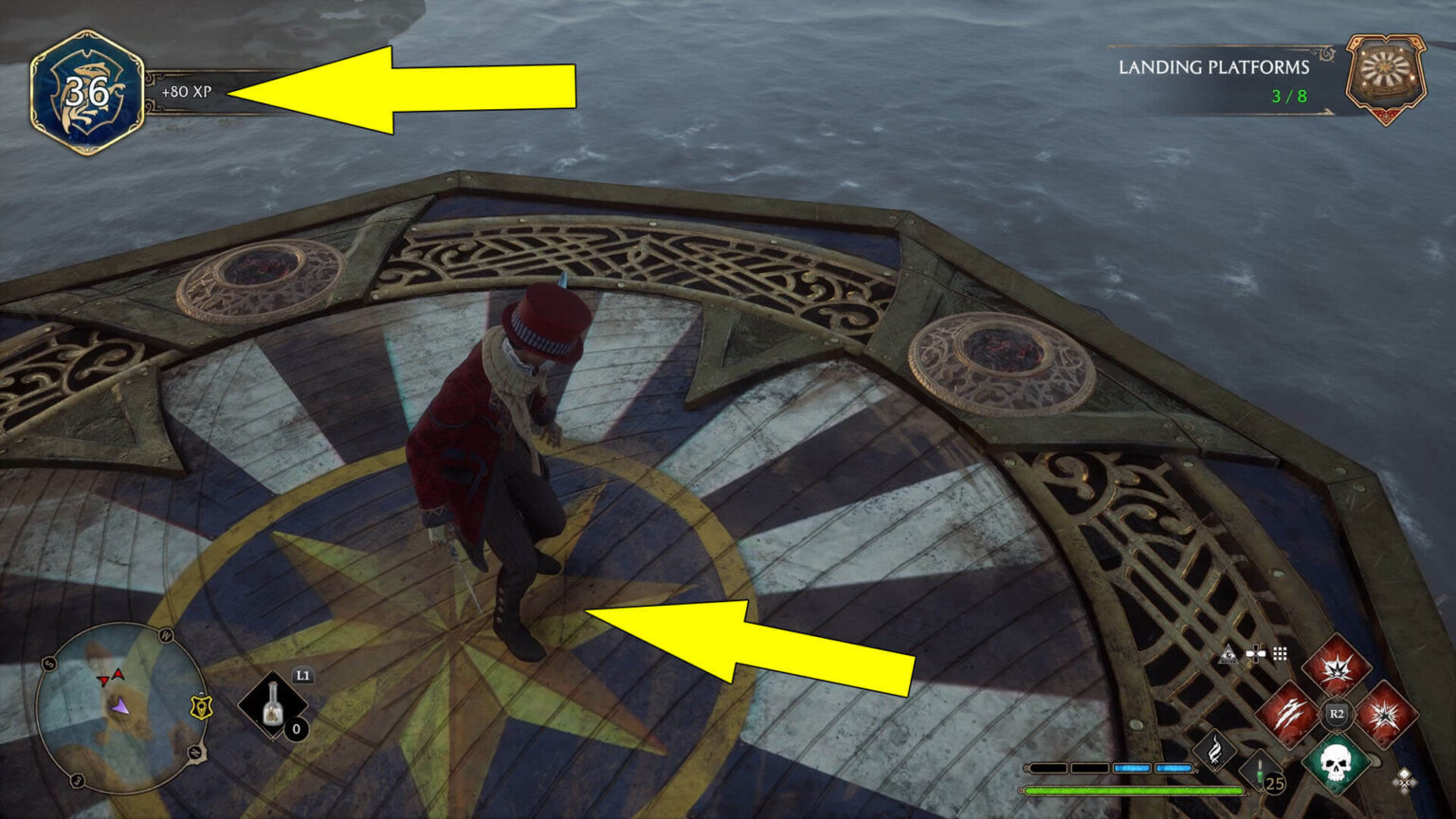Click the L1 potion bottle slot
Viewport: 1456px width, 819px height.
coord(274,703)
